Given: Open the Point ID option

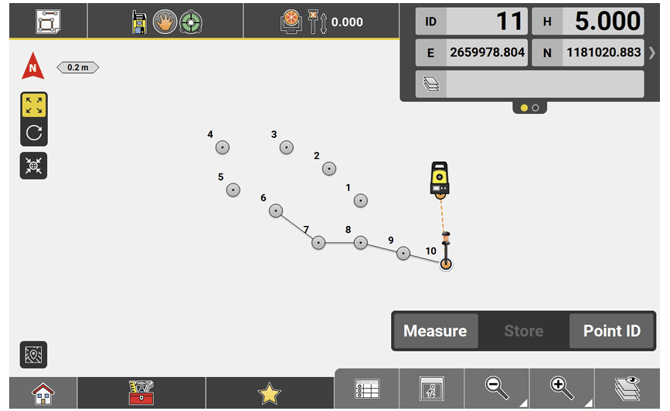Looking at the screenshot, I should pyautogui.click(x=612, y=331).
